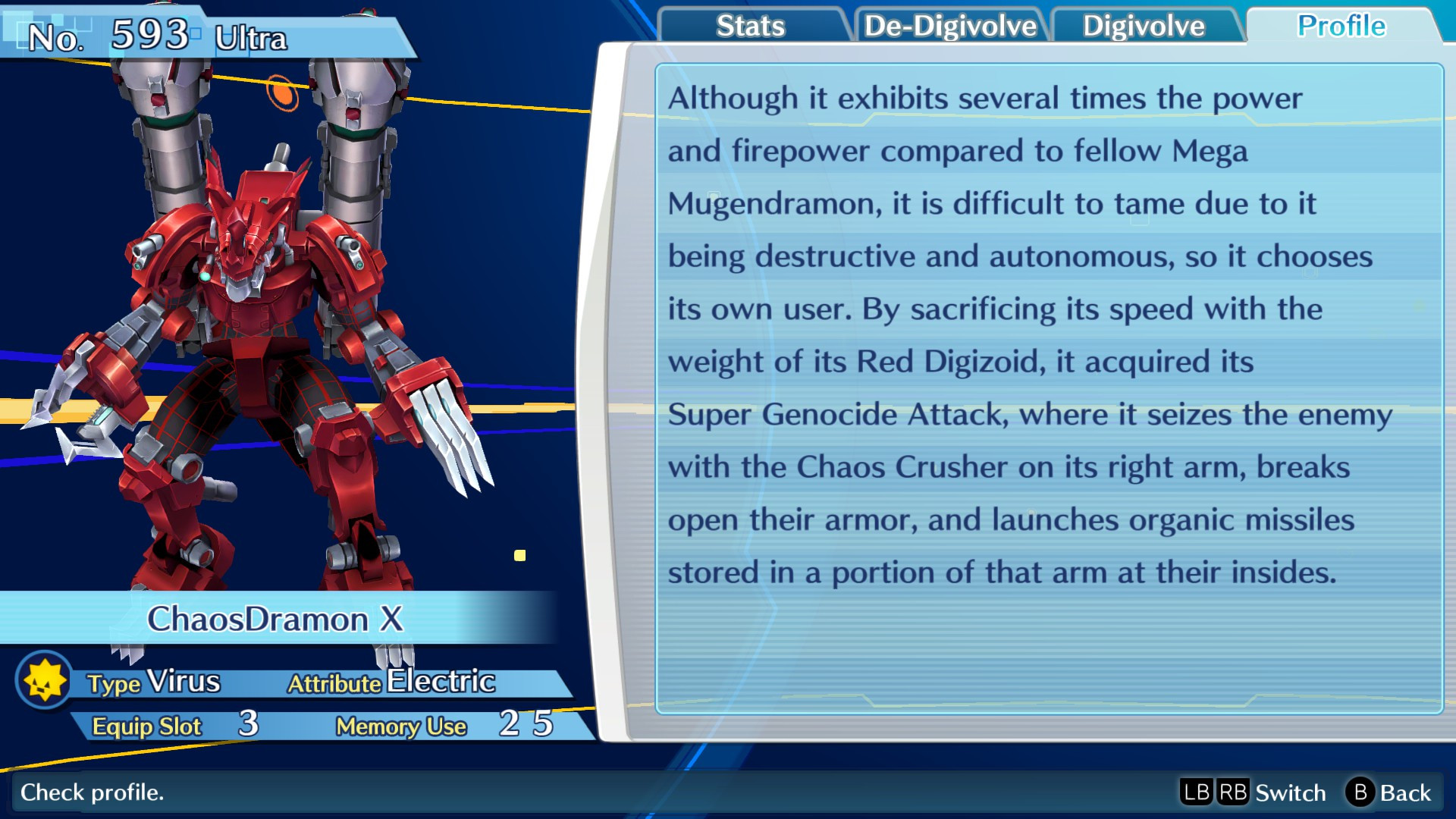Click the yellow sun rank icon near Type
1456x819 pixels.
coord(43,681)
